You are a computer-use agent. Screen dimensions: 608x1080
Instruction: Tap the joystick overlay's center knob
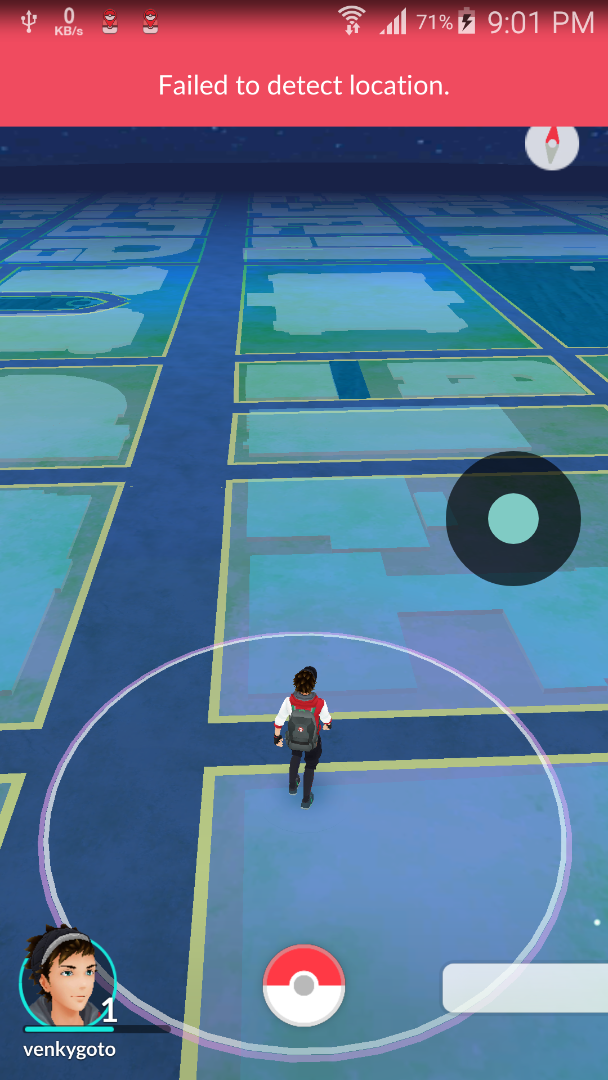tap(513, 518)
